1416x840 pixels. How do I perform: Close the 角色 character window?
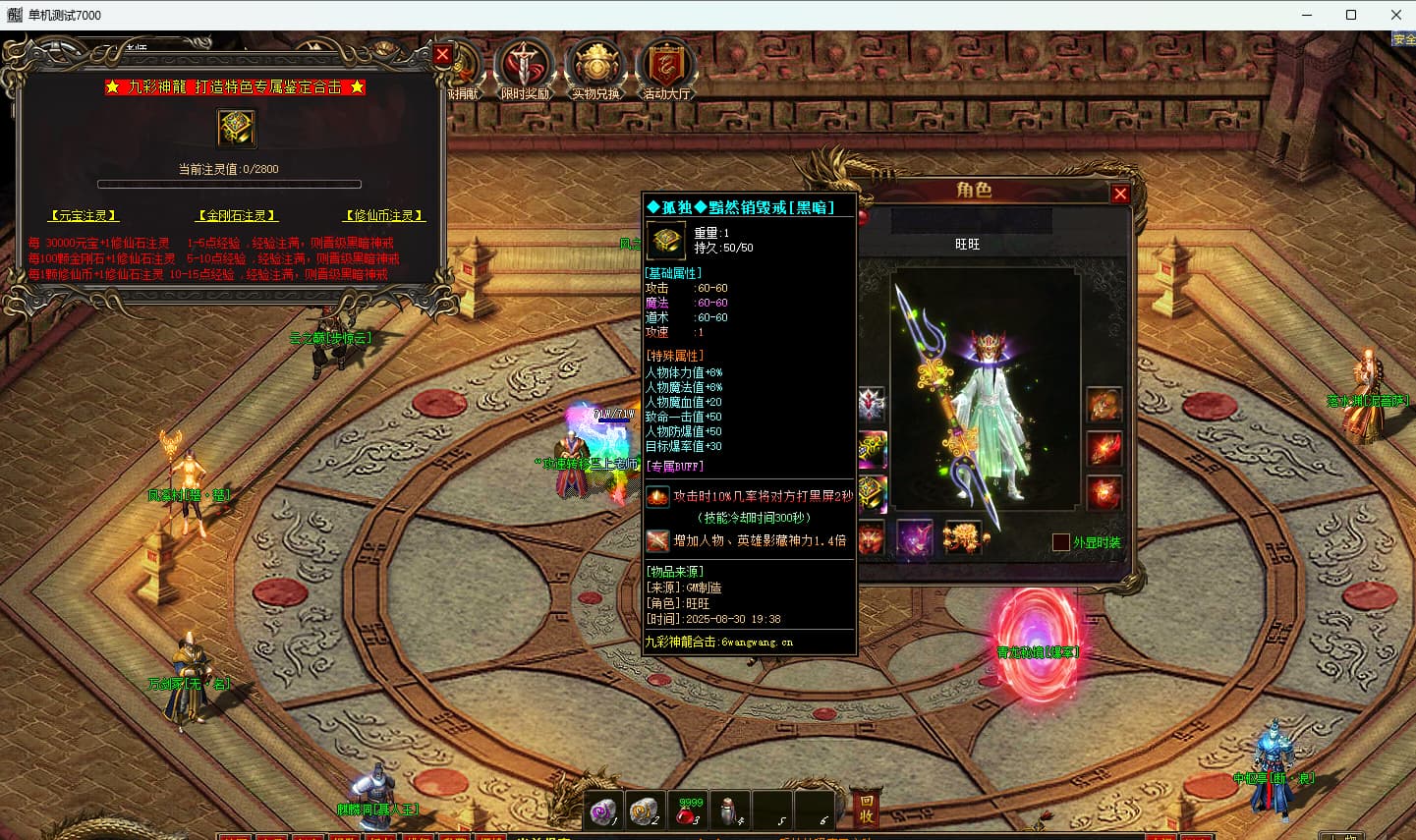[1119, 194]
